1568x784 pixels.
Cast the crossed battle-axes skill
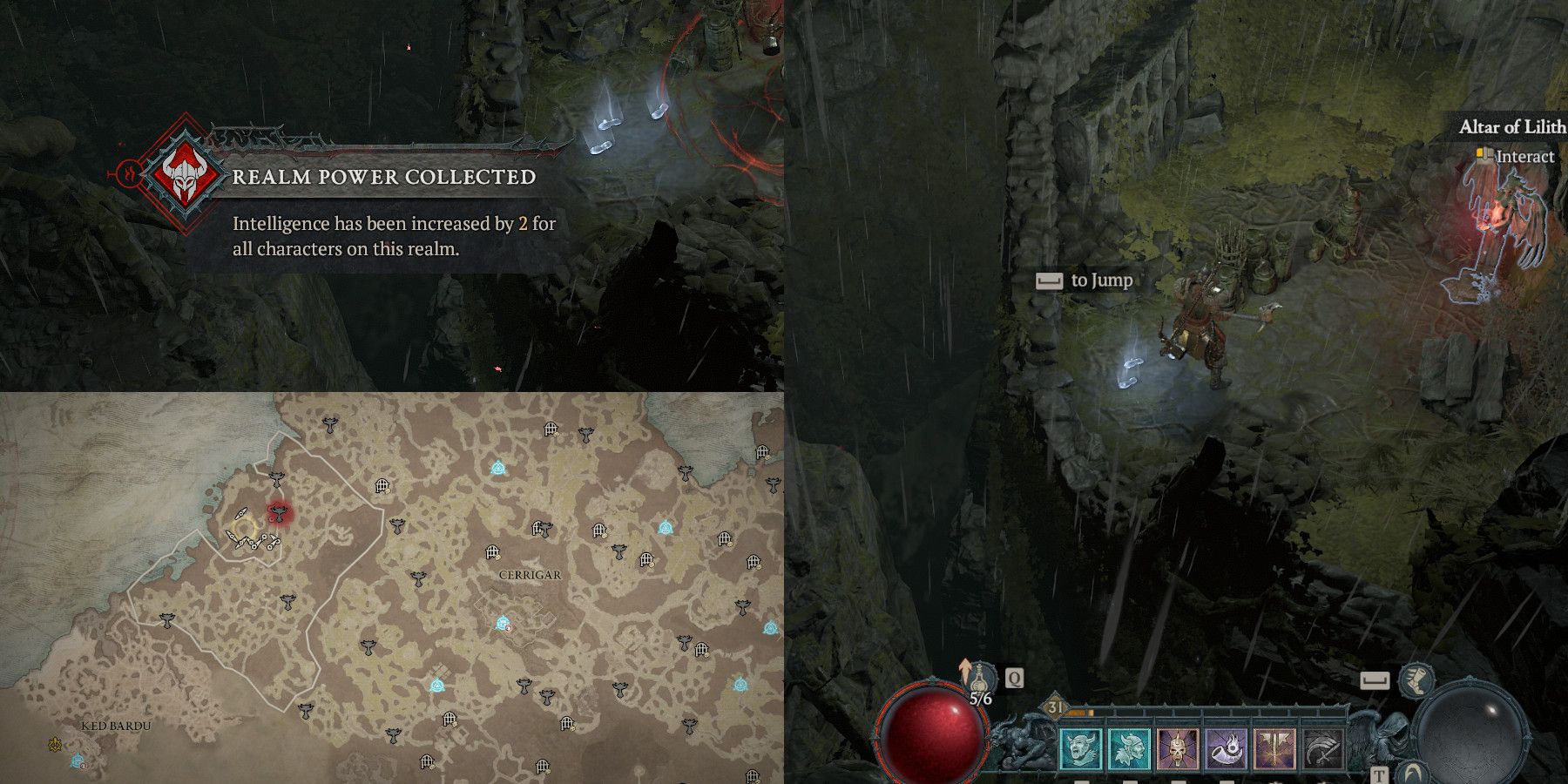point(1274,749)
